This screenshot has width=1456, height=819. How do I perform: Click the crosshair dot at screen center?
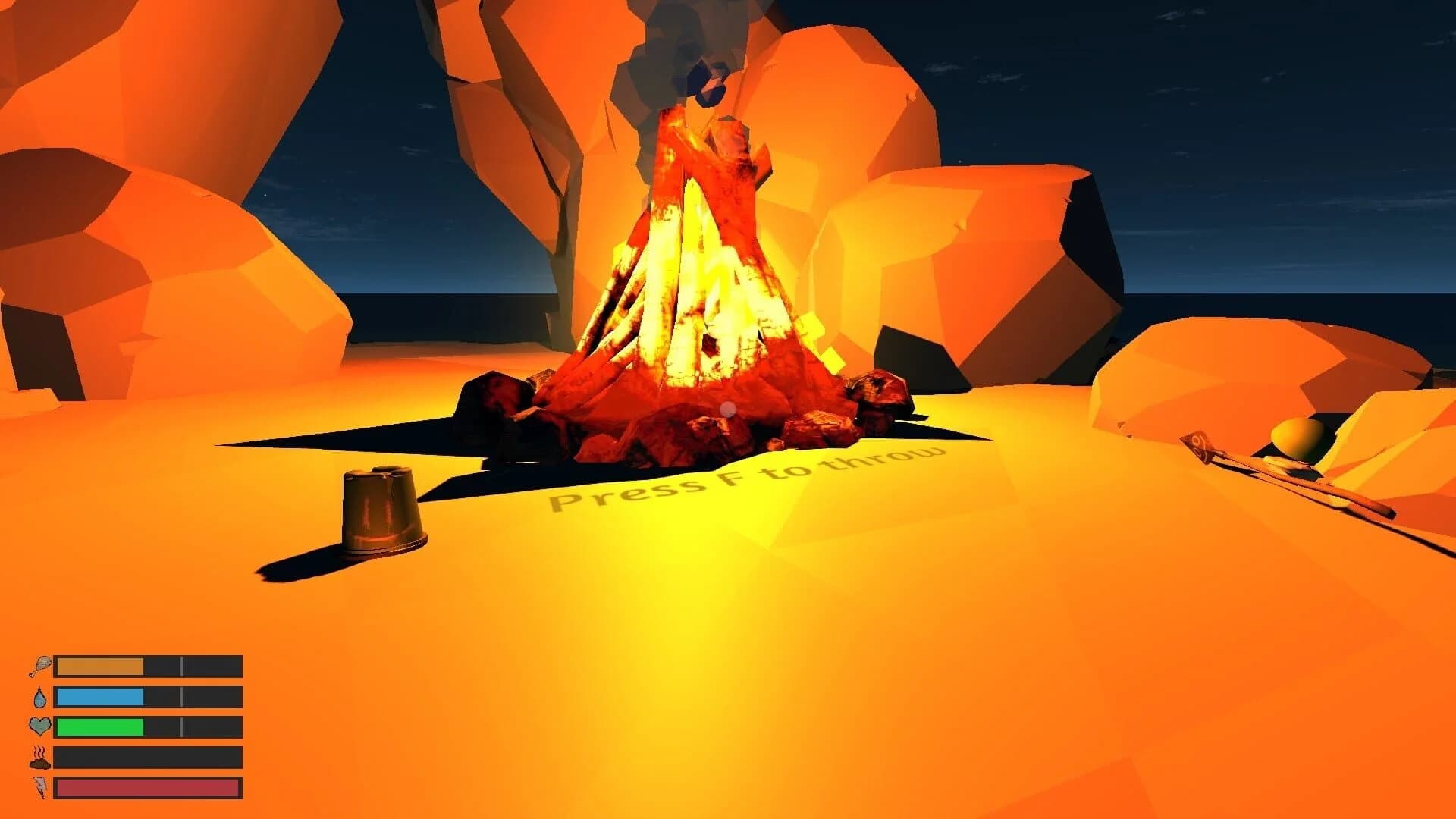coord(728,409)
